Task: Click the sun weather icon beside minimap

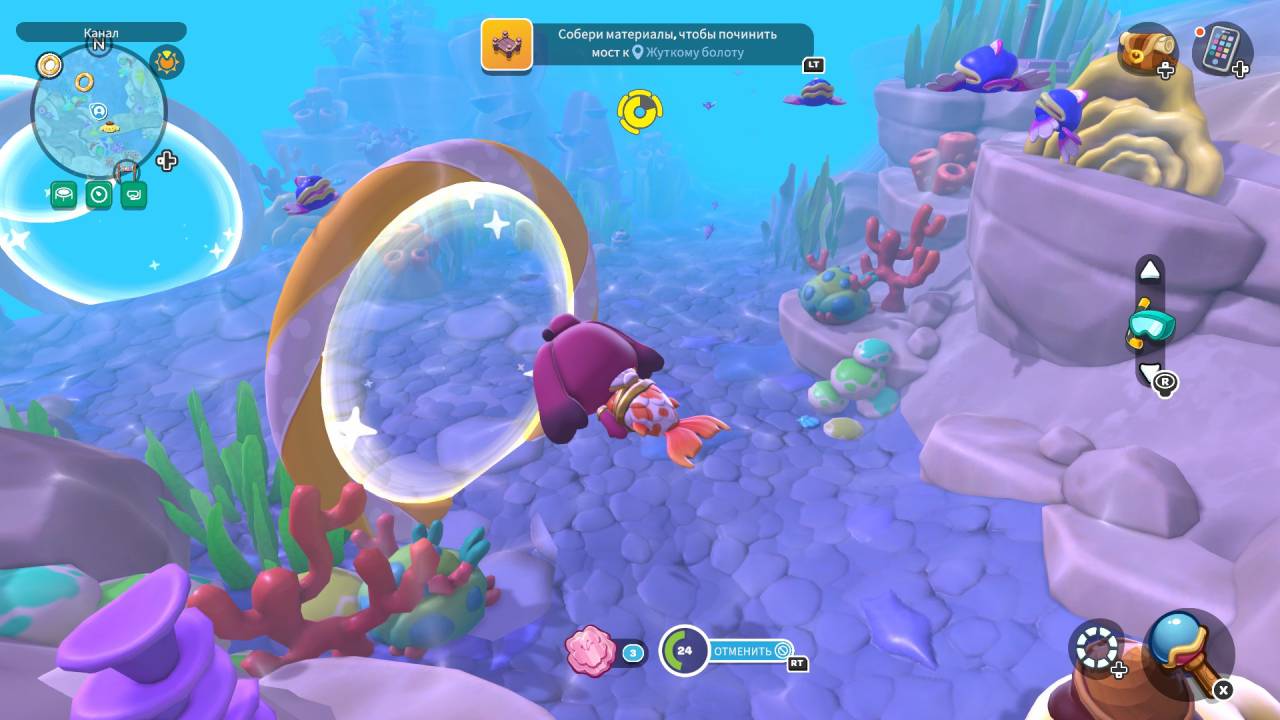Action: pyautogui.click(x=167, y=62)
